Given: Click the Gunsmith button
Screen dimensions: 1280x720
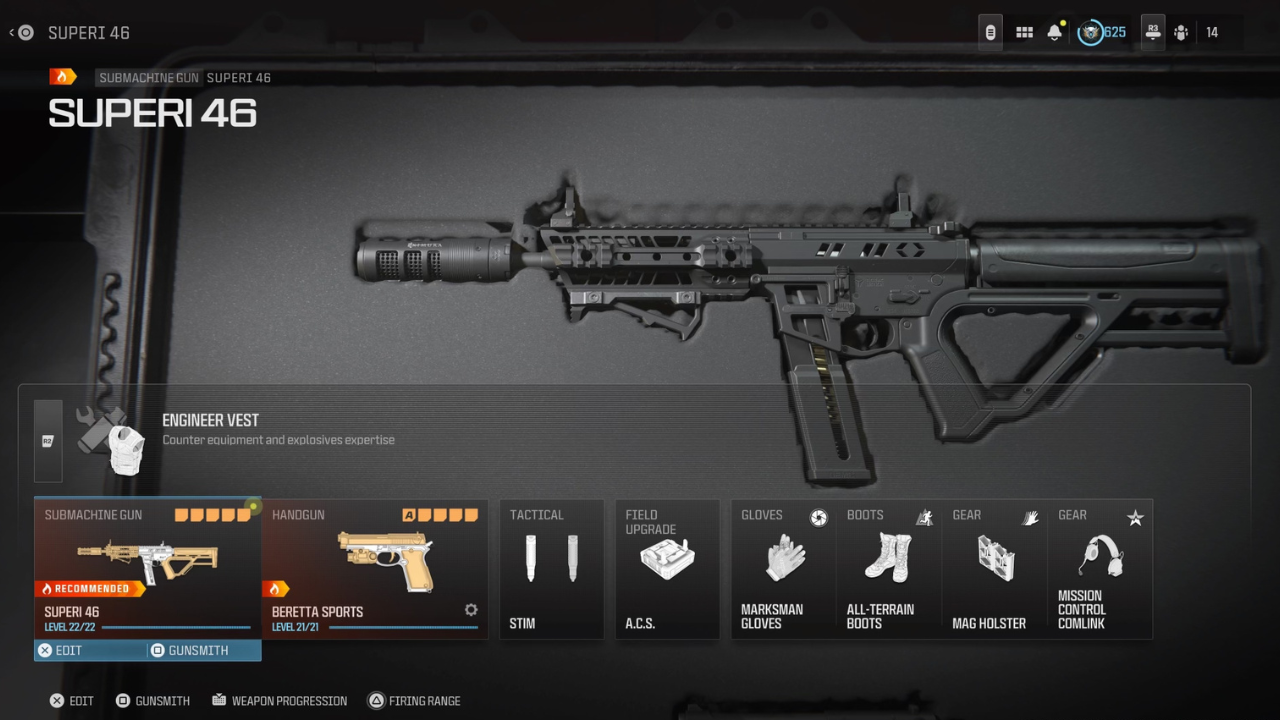Looking at the screenshot, I should click(153, 700).
